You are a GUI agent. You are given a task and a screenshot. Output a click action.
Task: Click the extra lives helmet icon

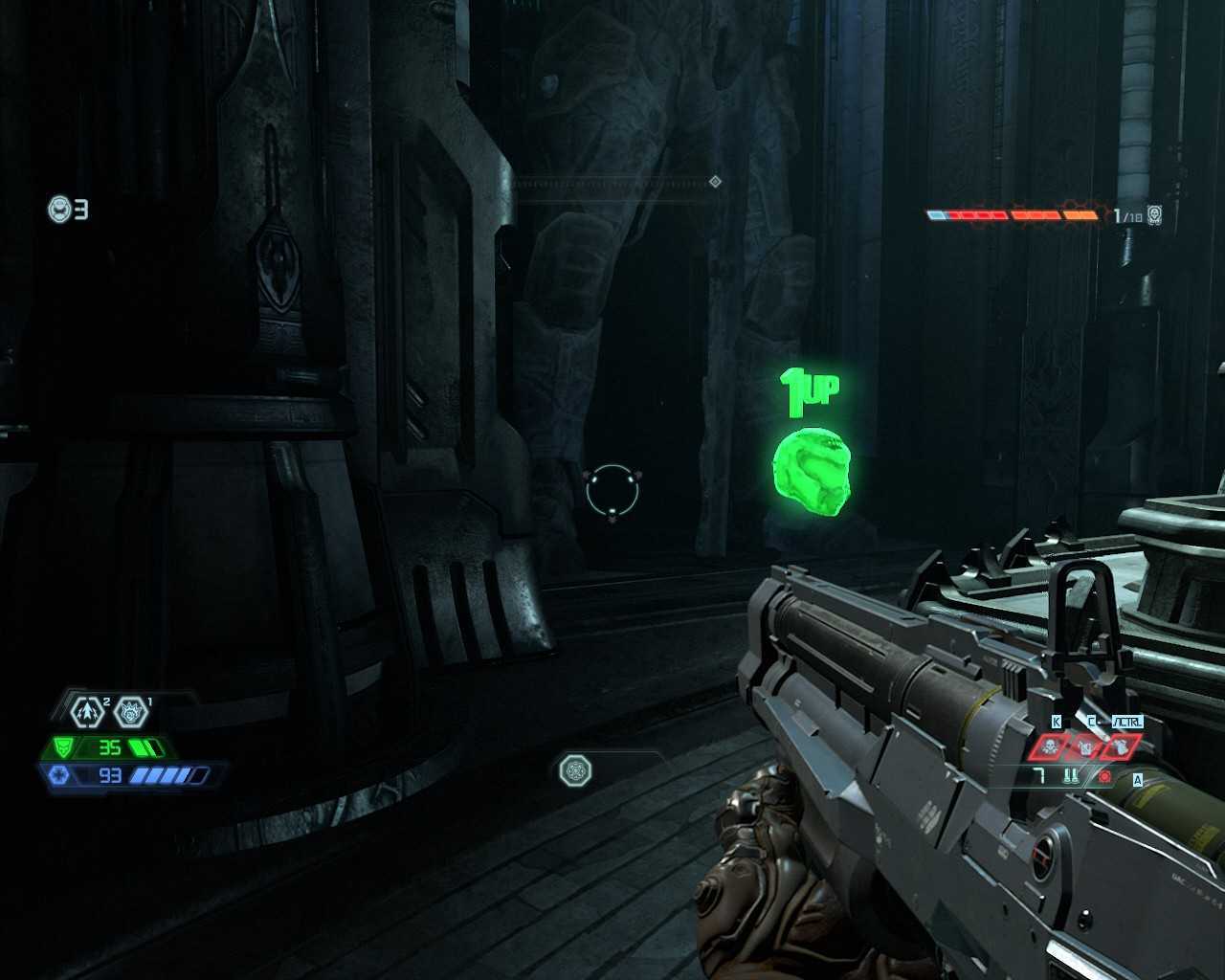(60, 209)
